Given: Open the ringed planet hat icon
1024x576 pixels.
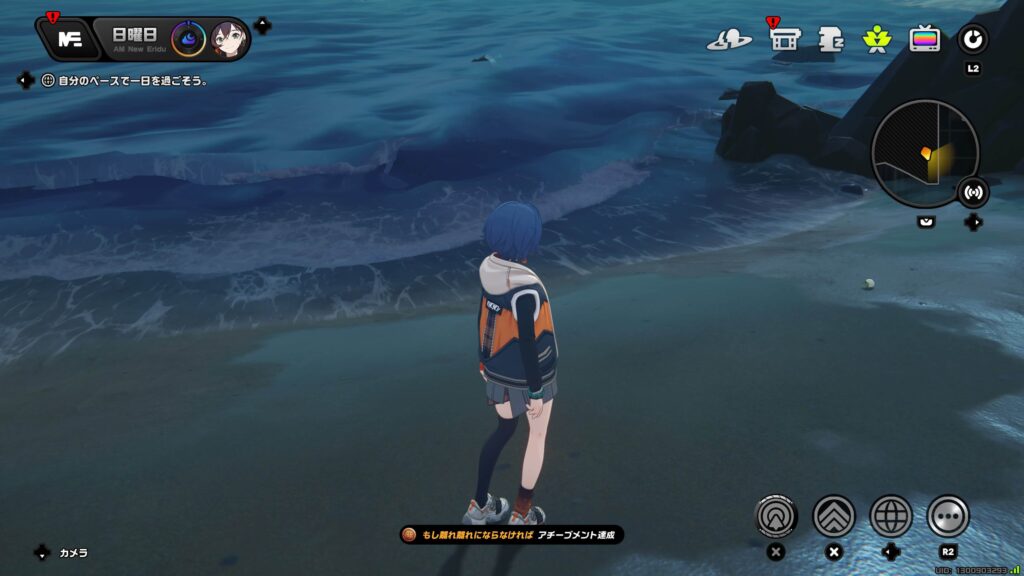Looking at the screenshot, I should tap(729, 40).
